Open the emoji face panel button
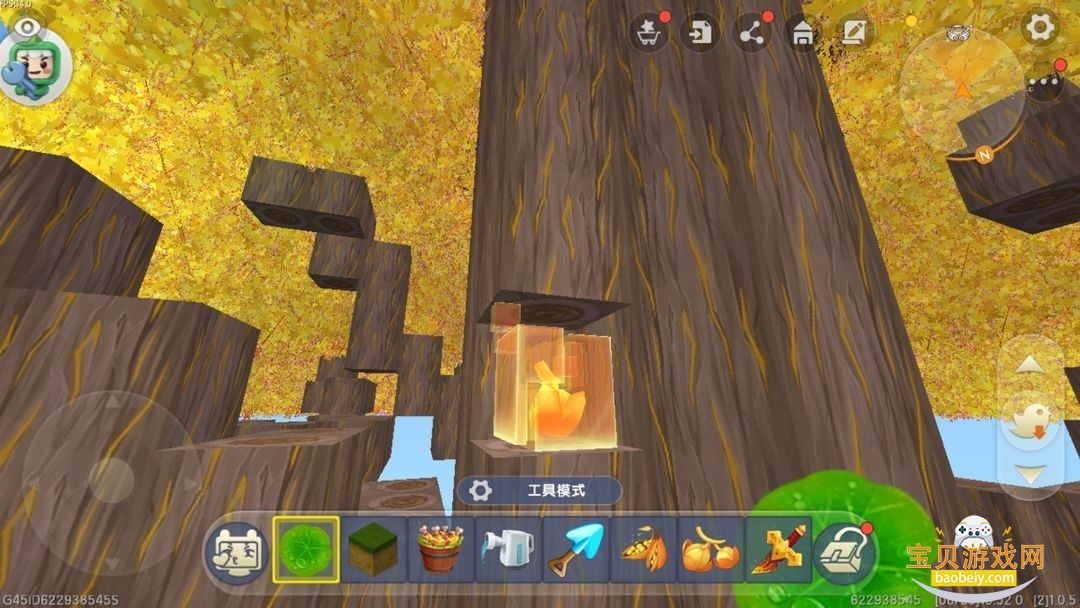The height and width of the screenshot is (608, 1080). 235,551
